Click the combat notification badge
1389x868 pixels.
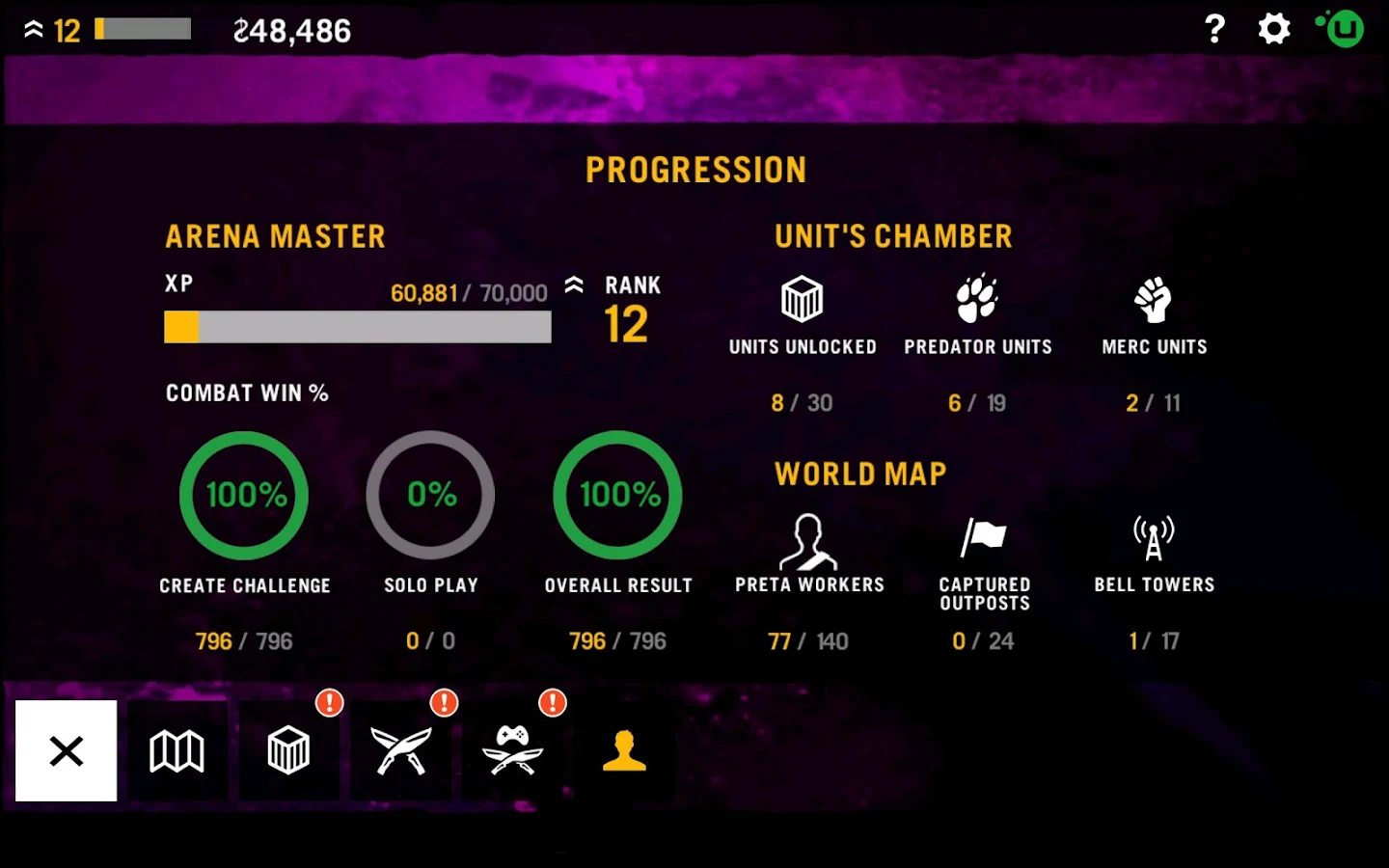tap(444, 703)
